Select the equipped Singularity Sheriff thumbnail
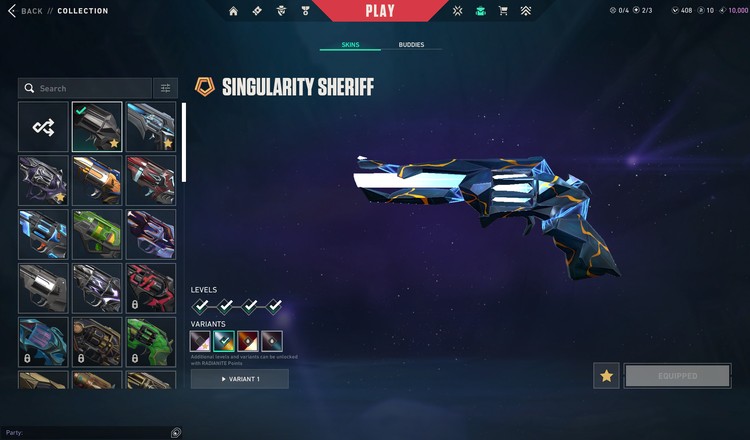 (x=97, y=127)
